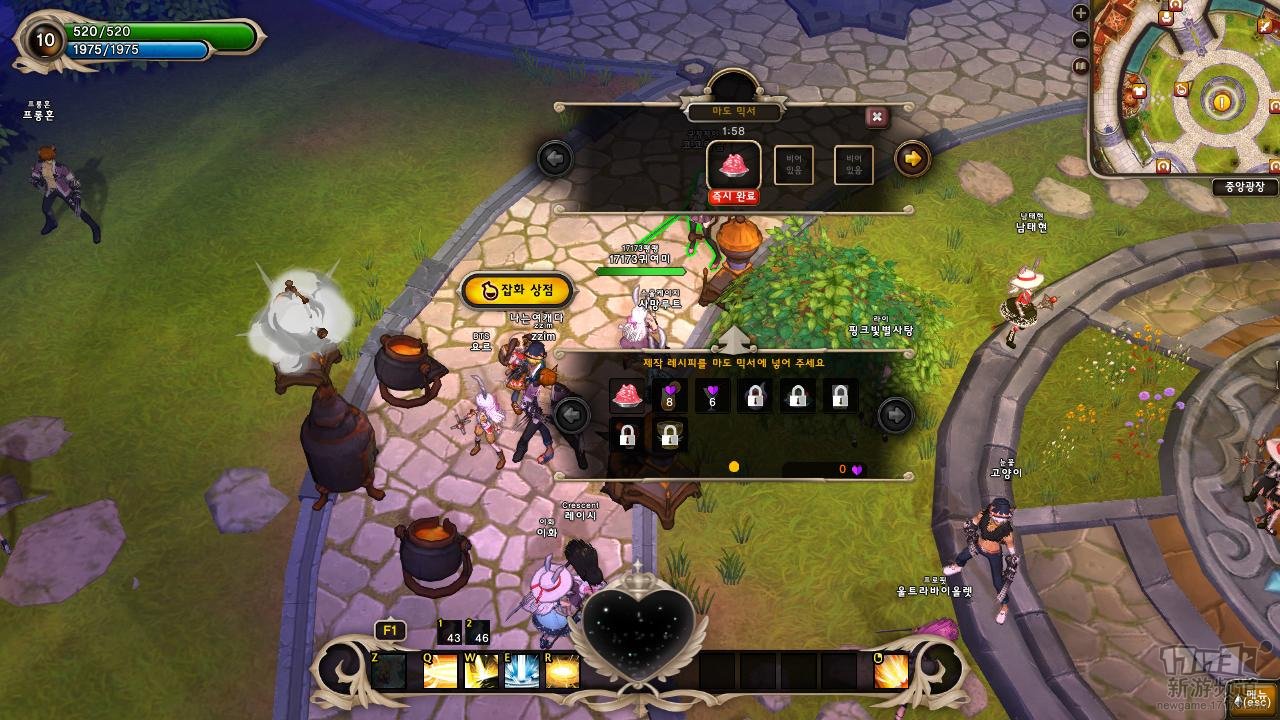This screenshot has width=1280, height=720.
Task: Click the mixer's left arrow button
Action: coord(554,158)
